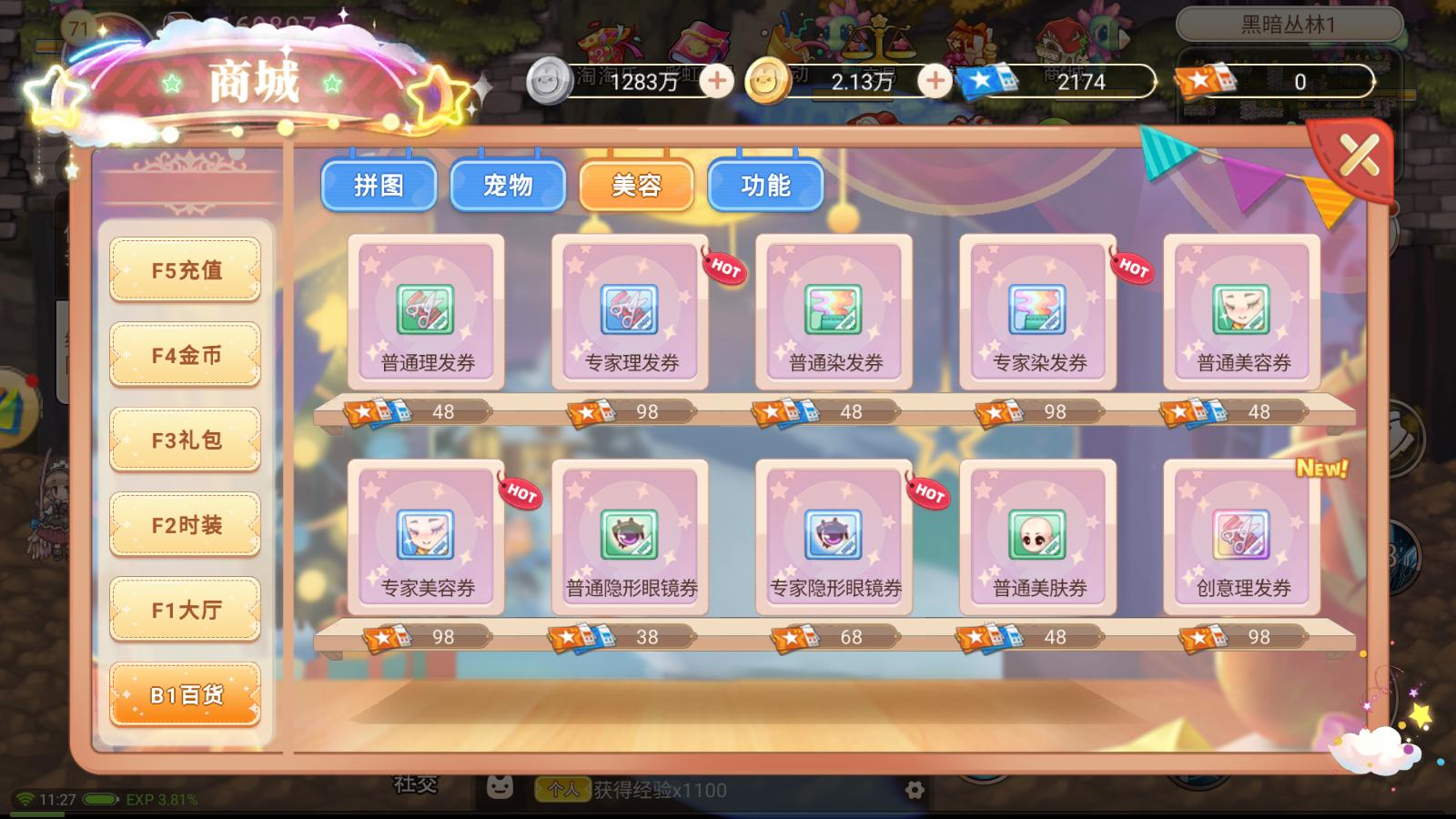
Task: Switch to the 拼图 tab
Action: tap(379, 185)
